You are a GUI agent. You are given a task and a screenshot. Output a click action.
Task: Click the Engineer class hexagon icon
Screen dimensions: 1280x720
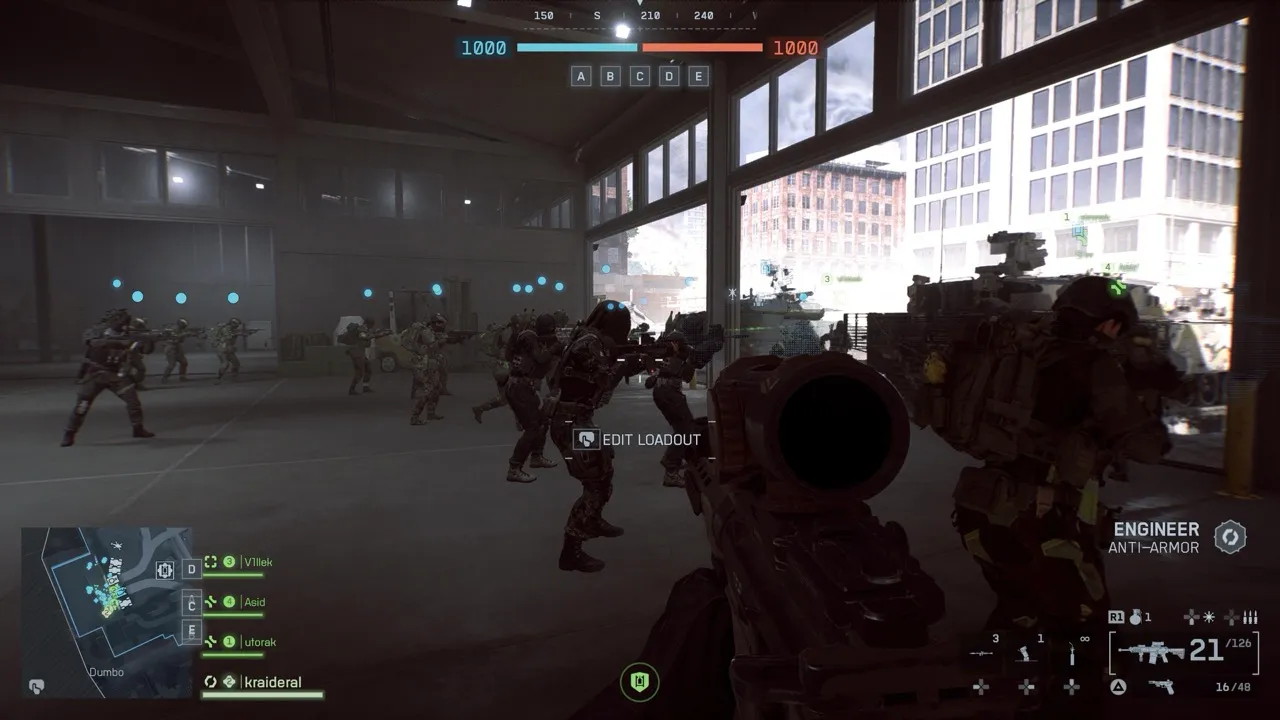tap(1230, 537)
